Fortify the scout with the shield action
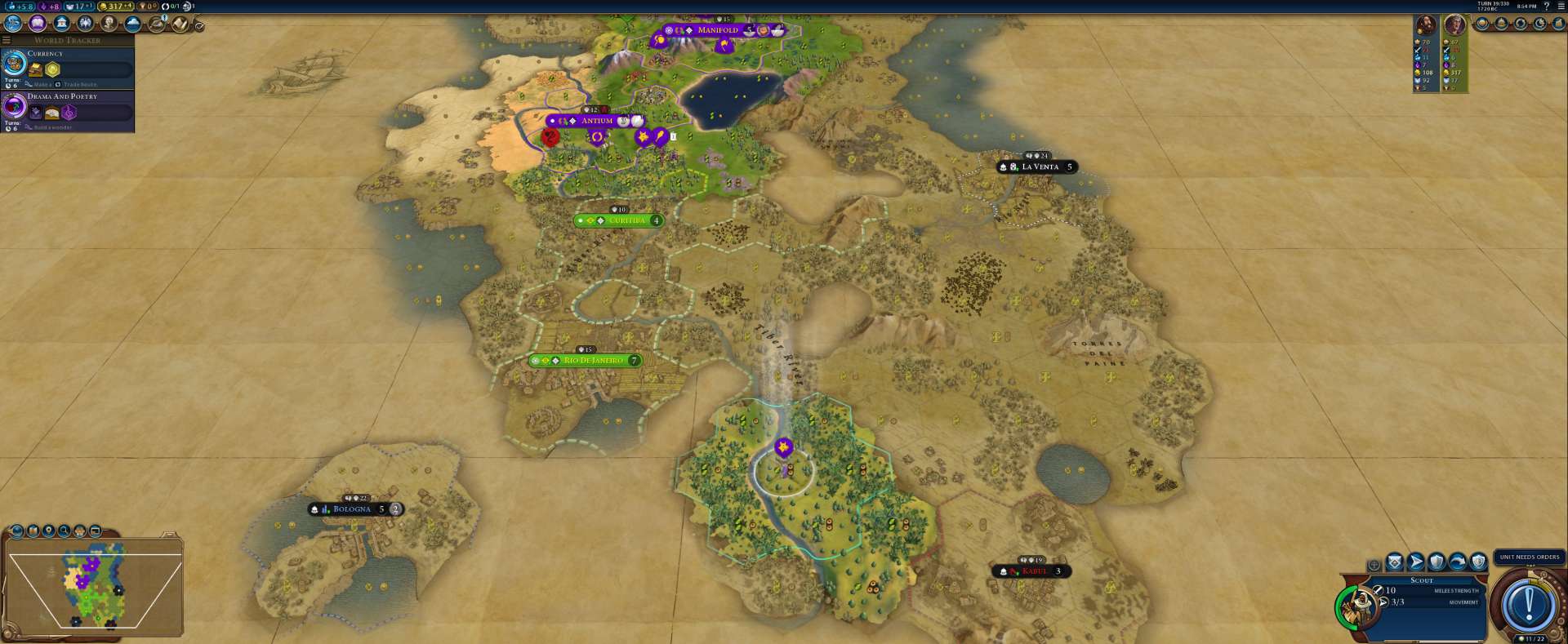Viewport: 1568px width, 644px height. (x=1437, y=562)
